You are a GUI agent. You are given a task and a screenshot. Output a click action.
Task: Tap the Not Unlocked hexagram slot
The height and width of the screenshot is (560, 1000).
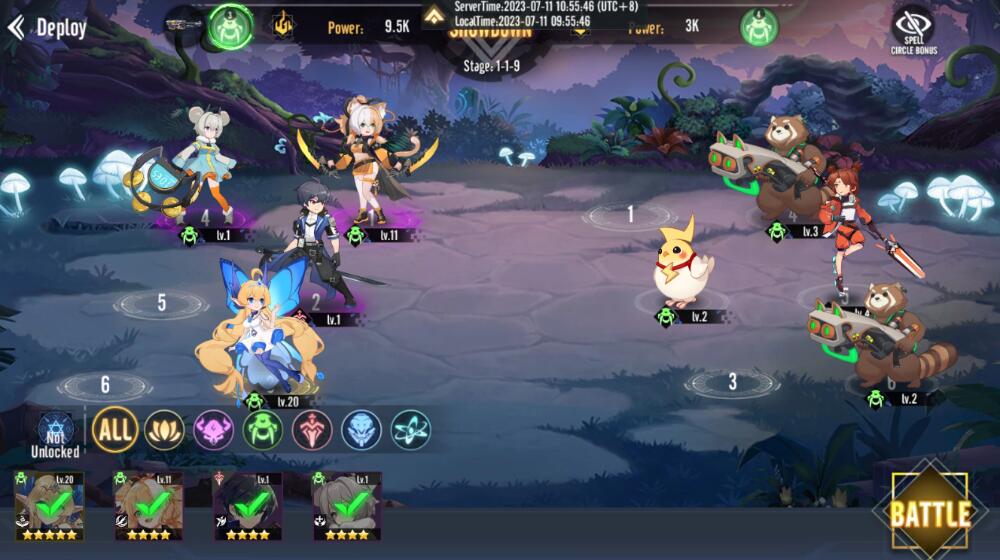(54, 435)
